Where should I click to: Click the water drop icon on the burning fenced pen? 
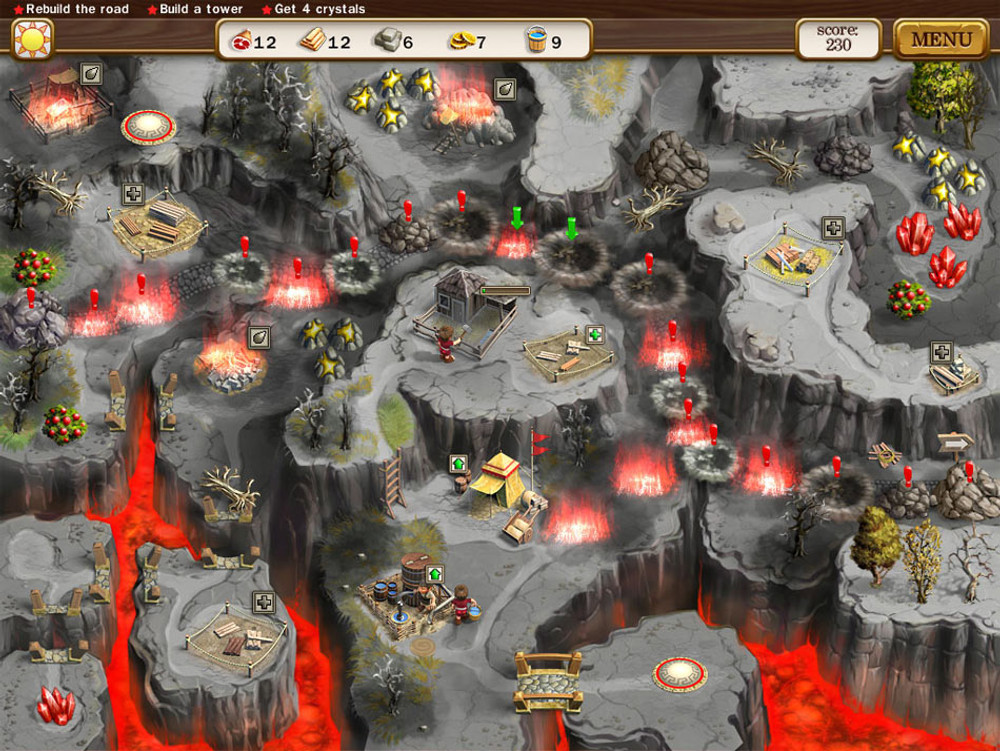pyautogui.click(x=91, y=73)
